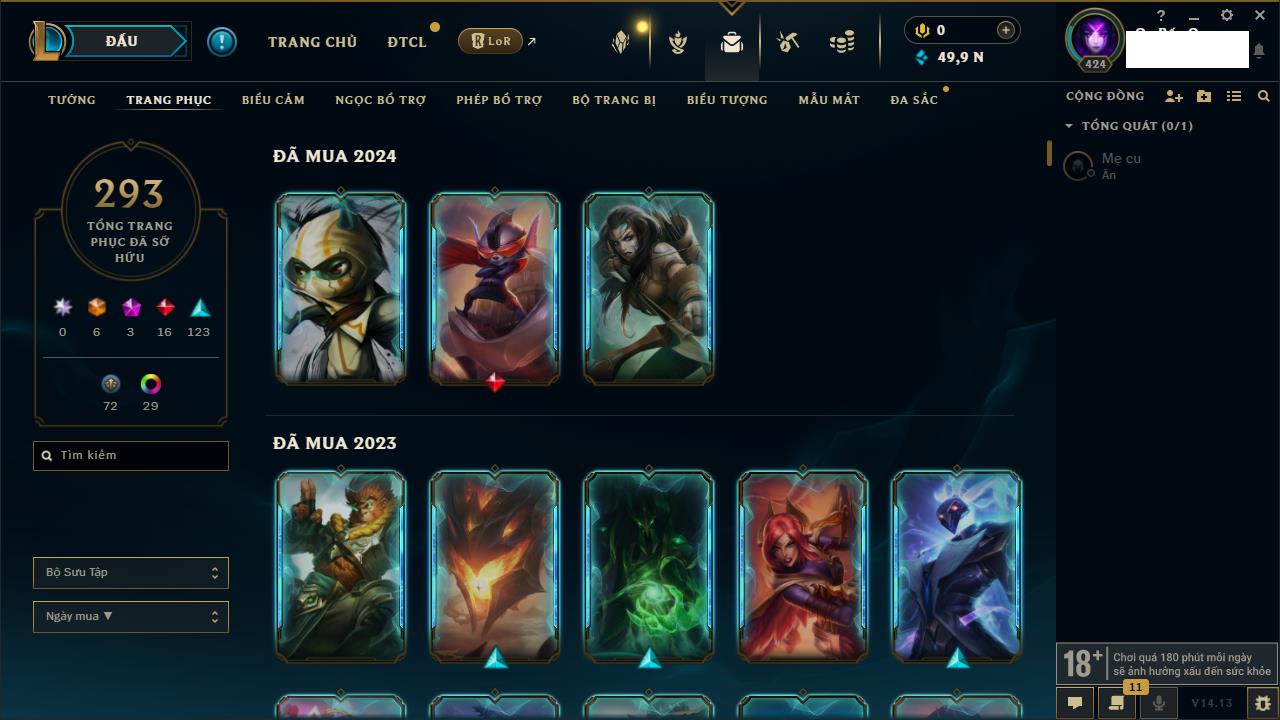
Task: Click the ĐẤU play button
Action: click(x=120, y=41)
